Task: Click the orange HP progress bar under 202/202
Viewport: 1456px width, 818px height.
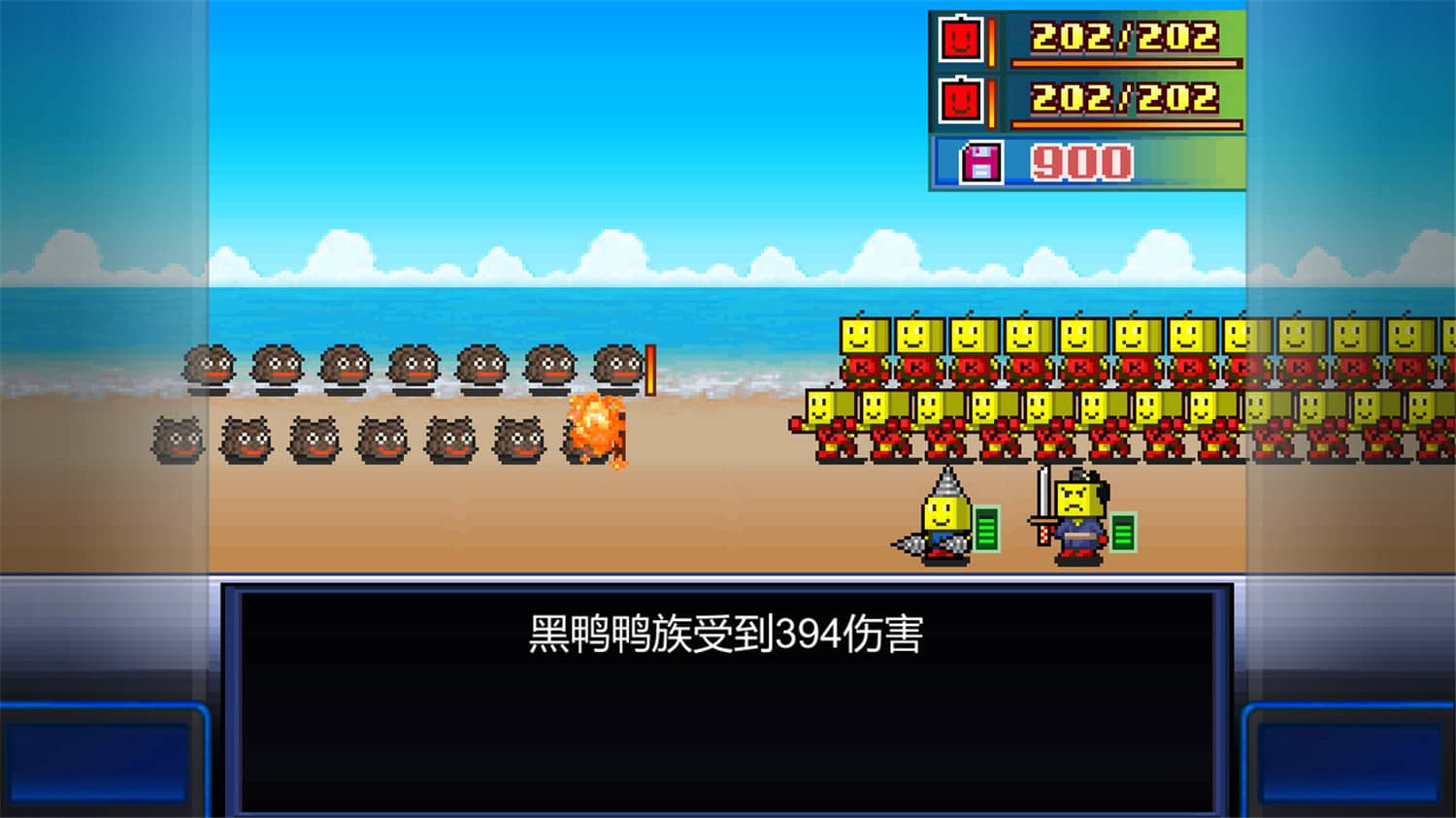Action: point(1126,64)
